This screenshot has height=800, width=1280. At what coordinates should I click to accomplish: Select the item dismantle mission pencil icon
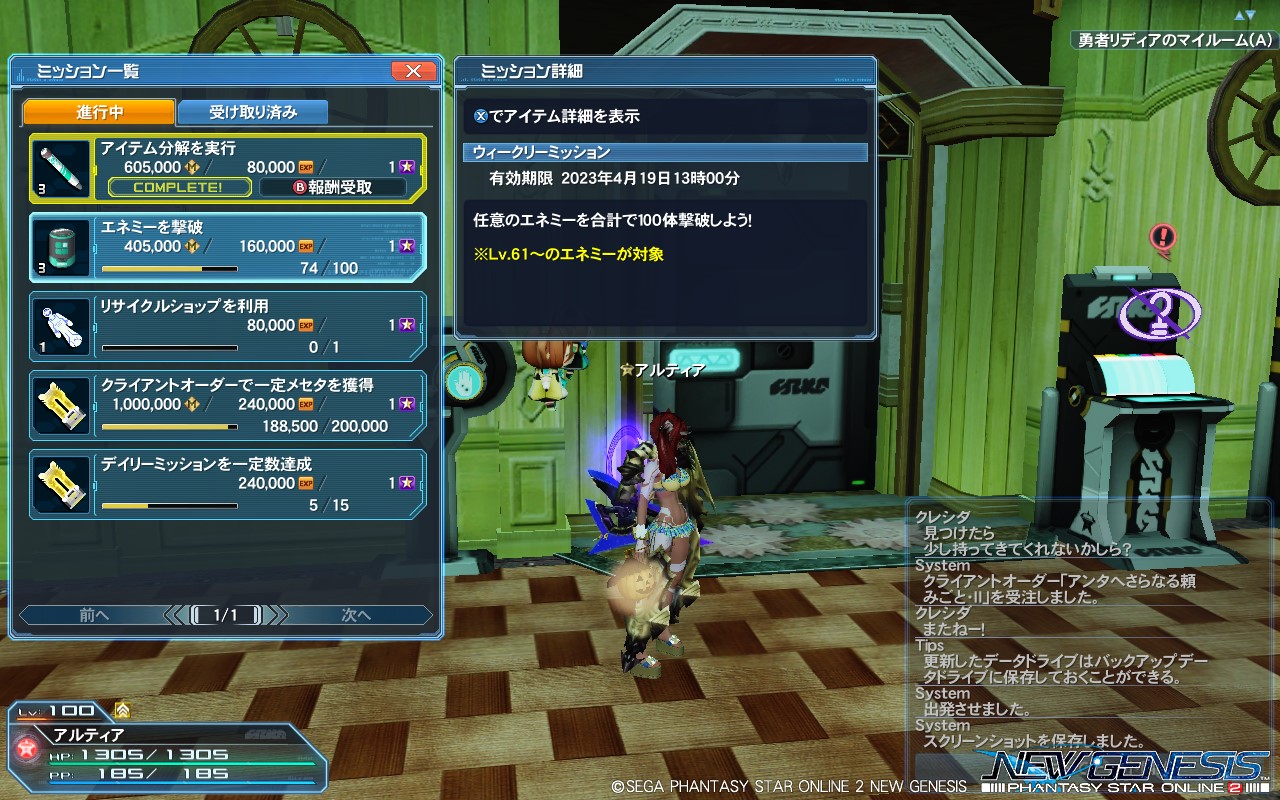point(60,168)
